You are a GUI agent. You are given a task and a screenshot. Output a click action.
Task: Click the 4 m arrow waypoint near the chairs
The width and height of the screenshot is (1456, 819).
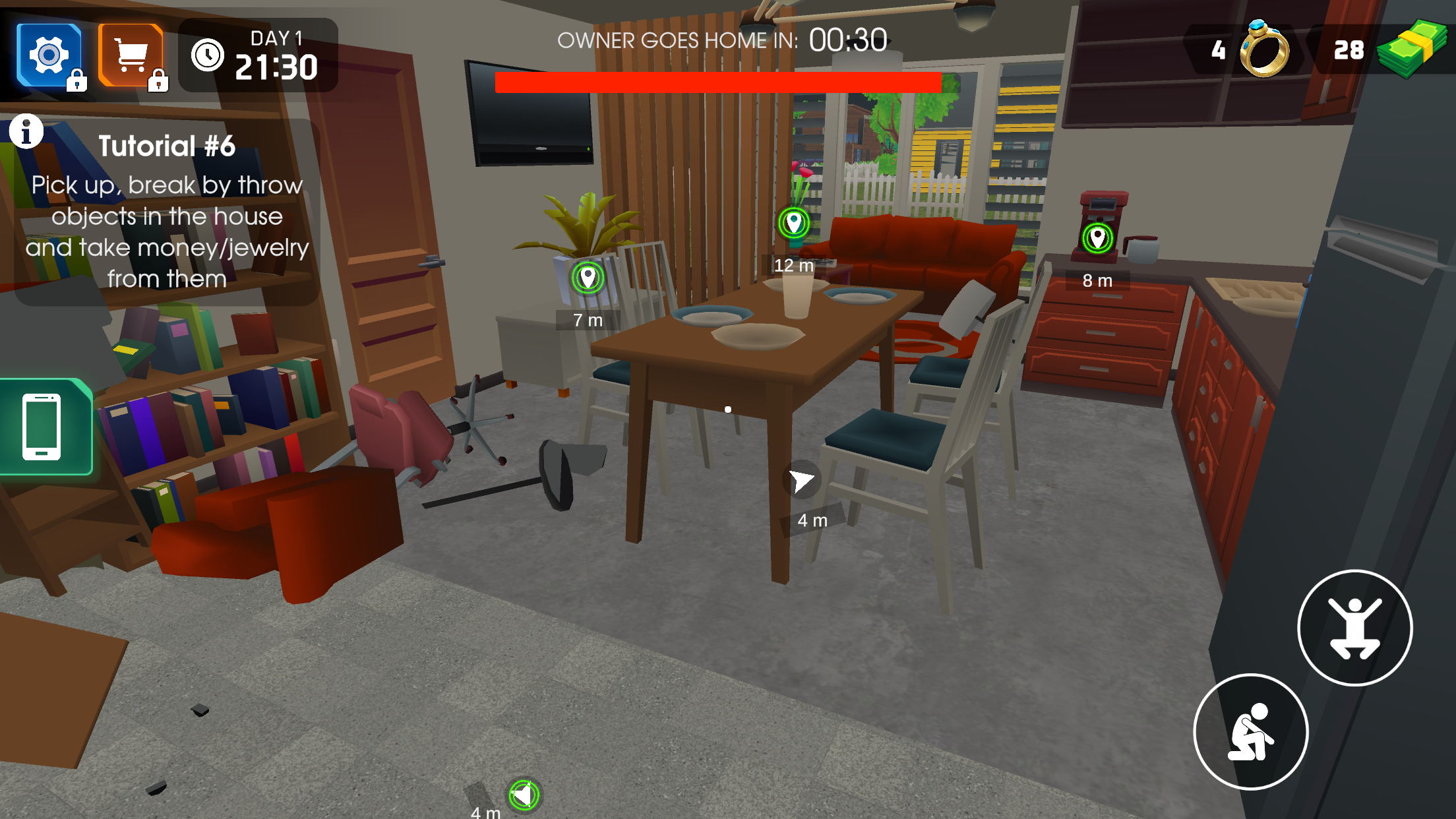pyautogui.click(x=801, y=481)
